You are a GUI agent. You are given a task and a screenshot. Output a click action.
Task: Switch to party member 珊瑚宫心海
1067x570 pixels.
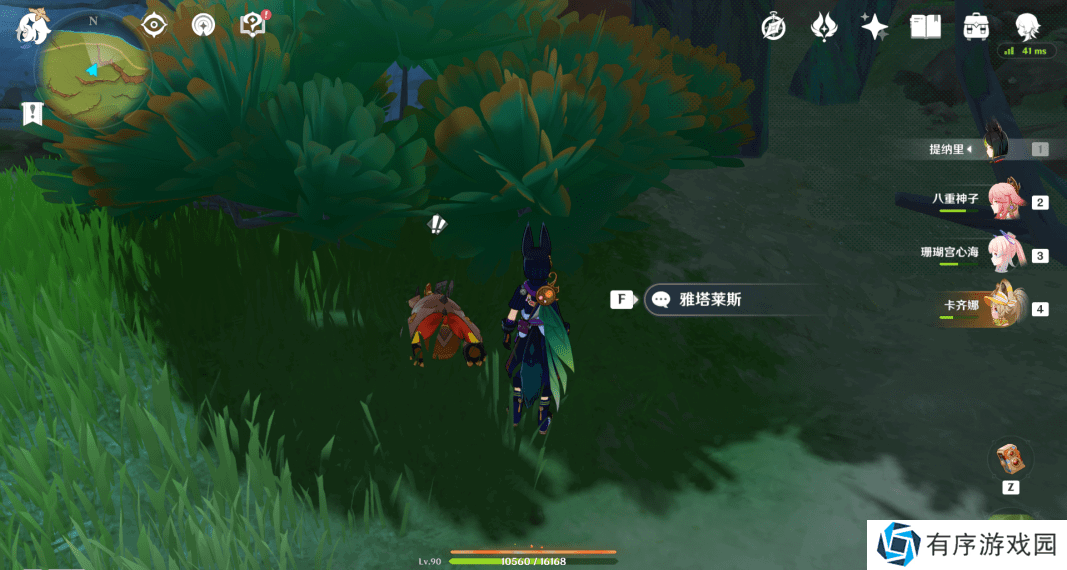(x=1005, y=254)
